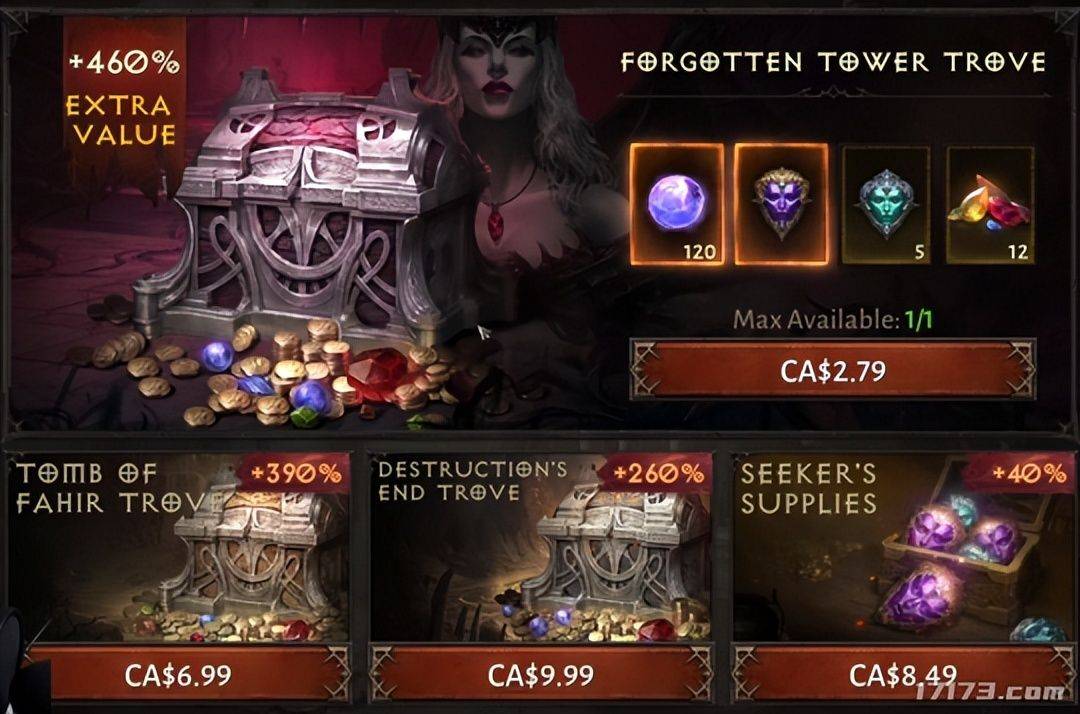Check the colored gems reward with 12

click(990, 205)
